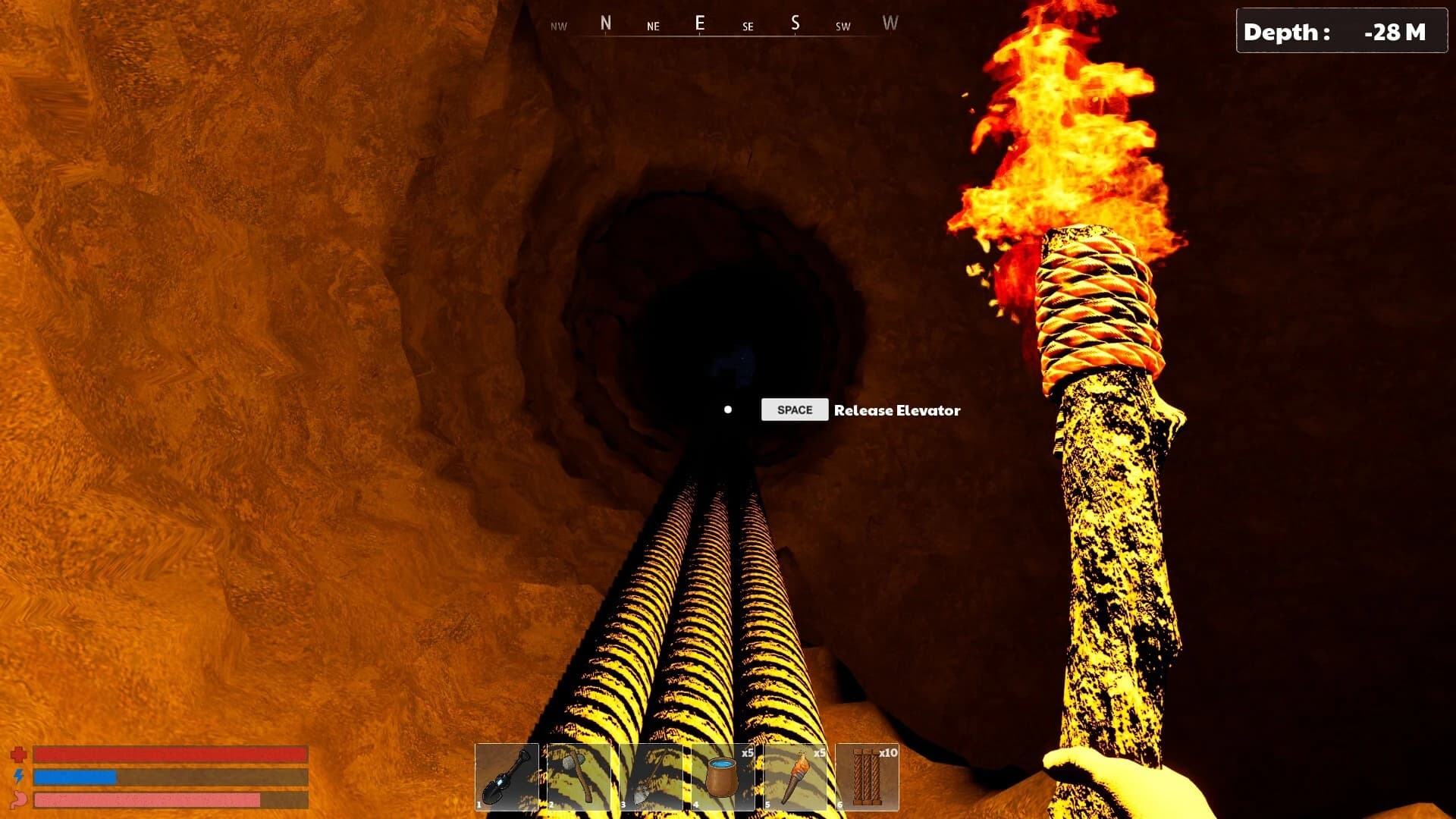This screenshot has width=1456, height=819.
Task: Click the SPACE key prompt box
Action: click(x=794, y=409)
